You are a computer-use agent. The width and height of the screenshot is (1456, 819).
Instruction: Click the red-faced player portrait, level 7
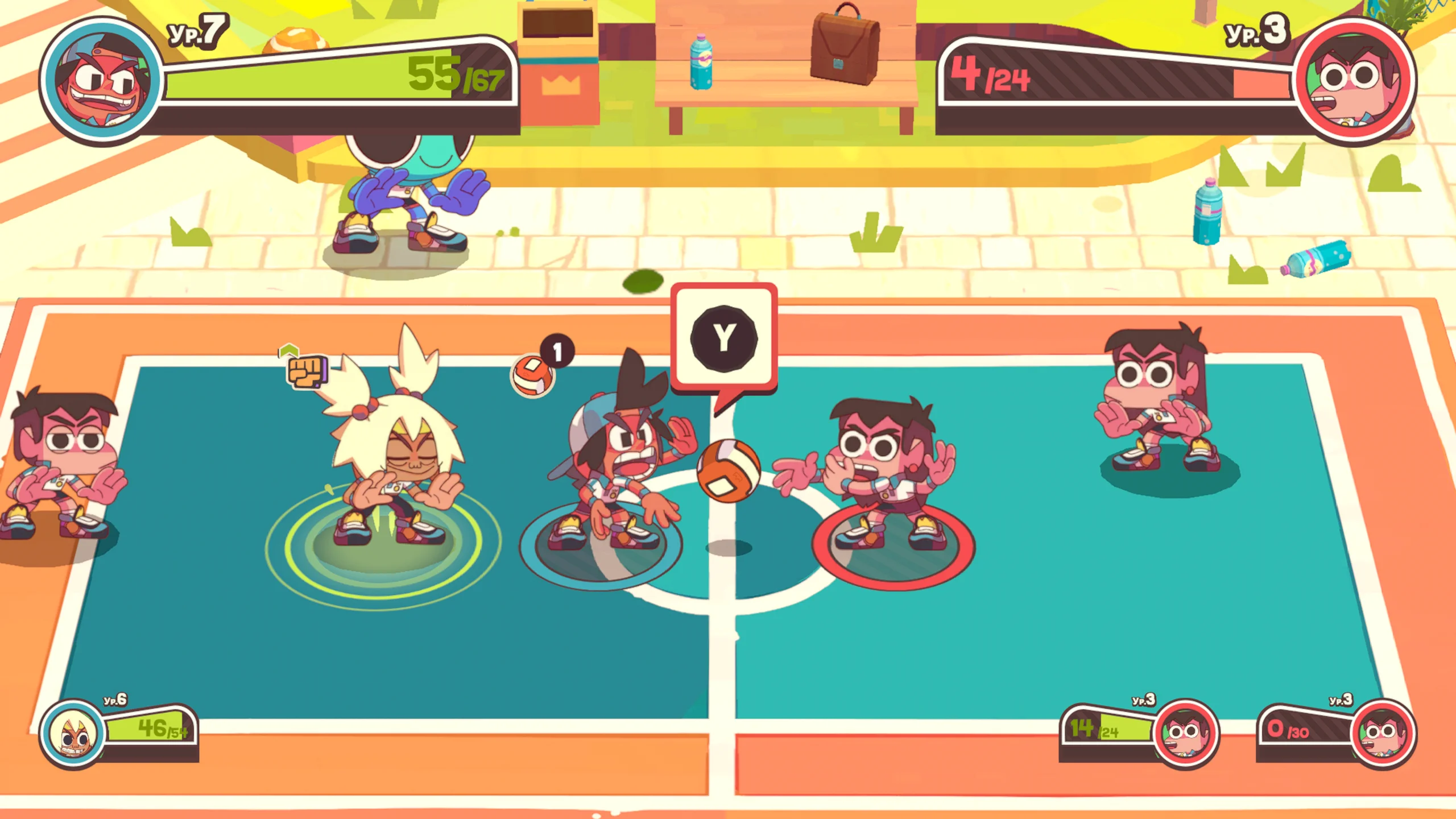click(101, 81)
